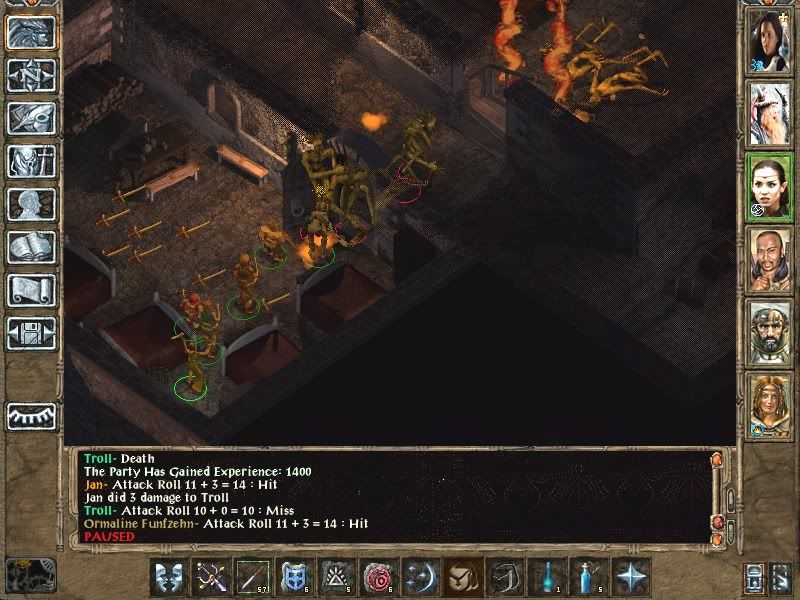Pick the helmeted dwarf's portrait
This screenshot has width=800, height=600.
[x=770, y=335]
